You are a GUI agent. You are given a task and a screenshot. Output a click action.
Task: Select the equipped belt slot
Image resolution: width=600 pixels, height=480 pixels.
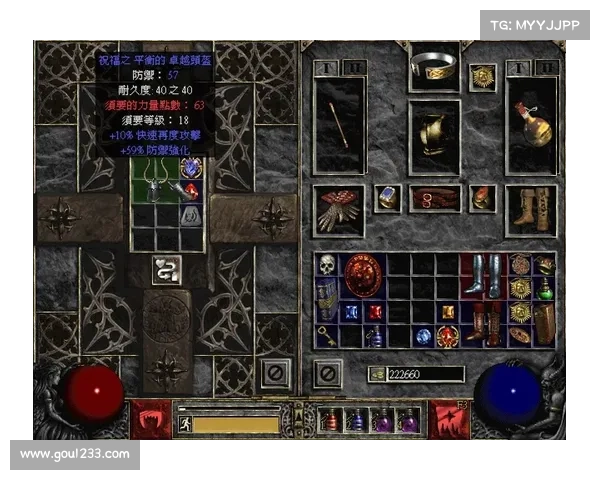(434, 198)
